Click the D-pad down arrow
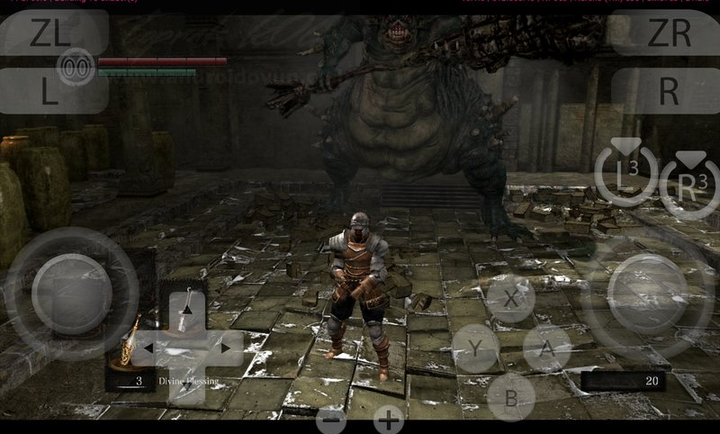Screen dimensions: 720x434 [187, 386]
